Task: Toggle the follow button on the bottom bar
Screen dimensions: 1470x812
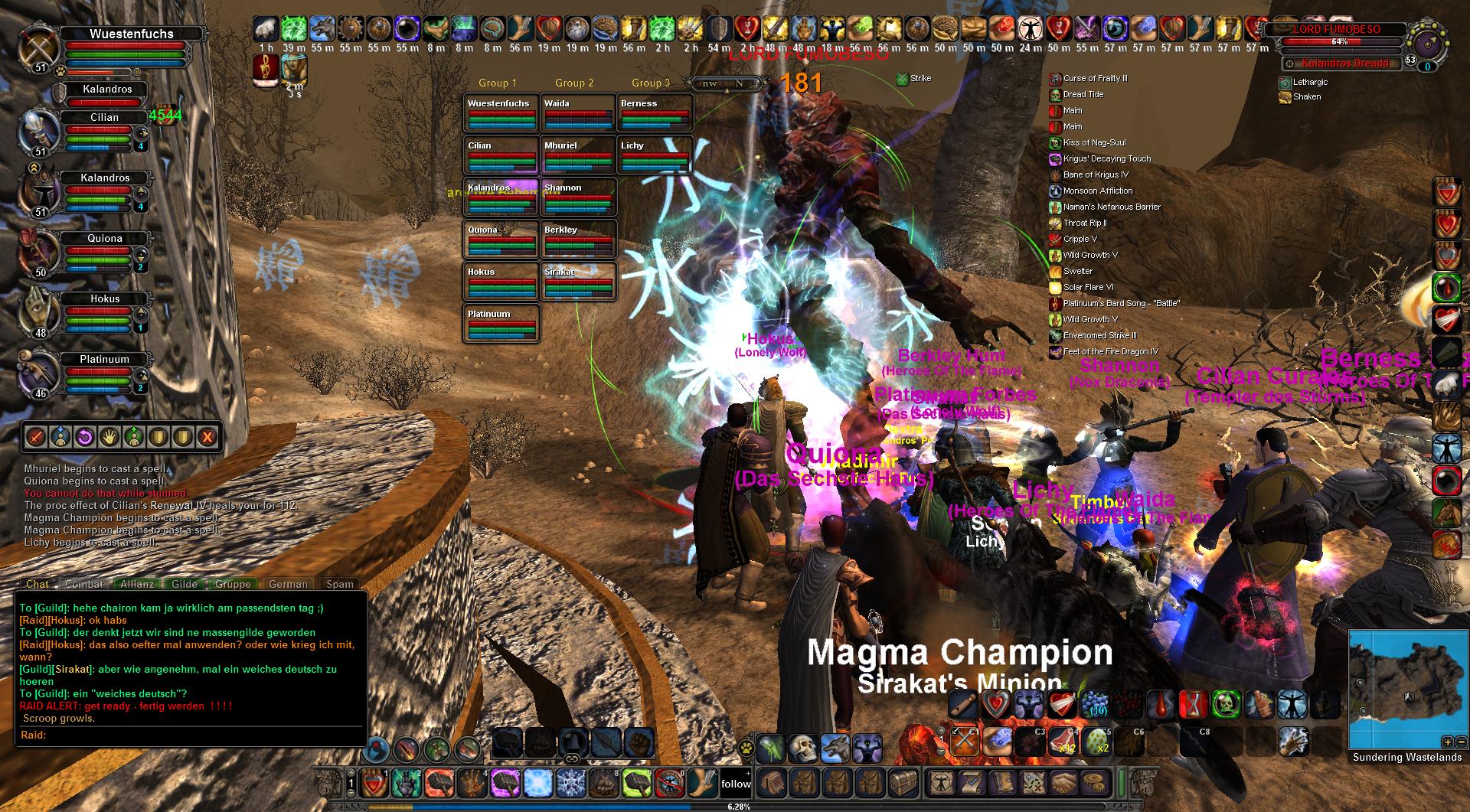Action: [735, 783]
